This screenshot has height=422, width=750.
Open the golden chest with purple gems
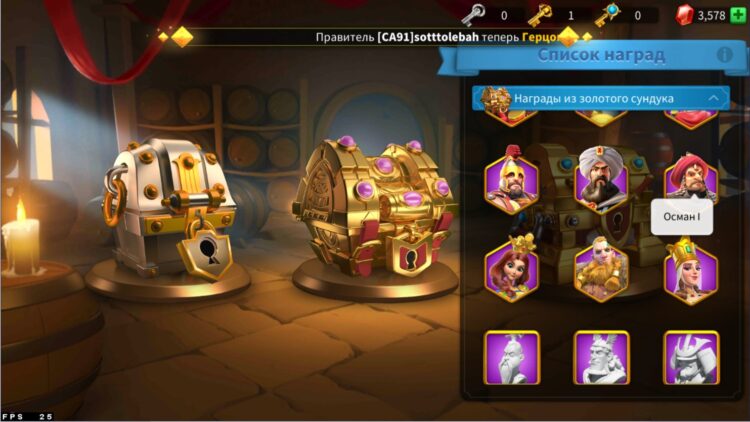click(372, 208)
